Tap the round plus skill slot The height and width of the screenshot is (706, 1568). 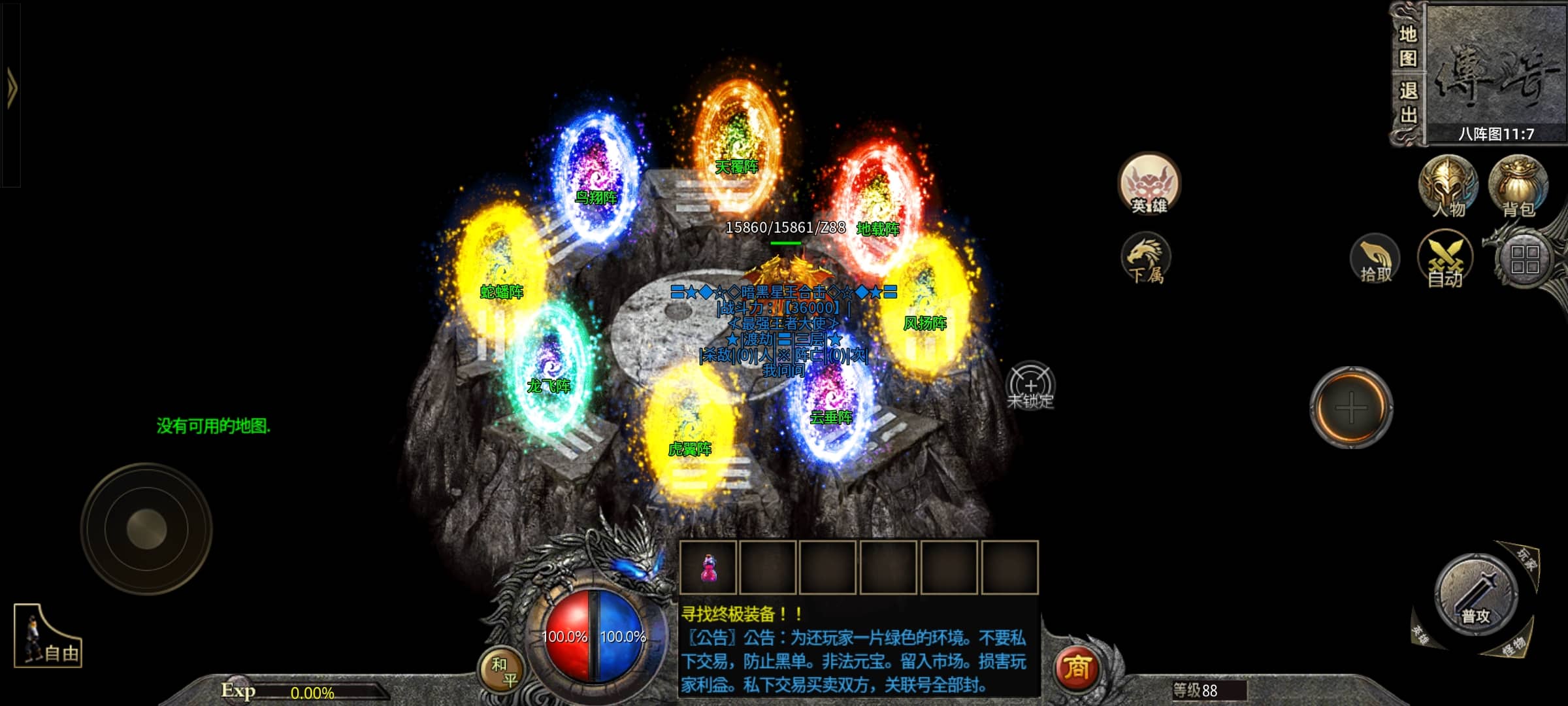[x=1351, y=408]
